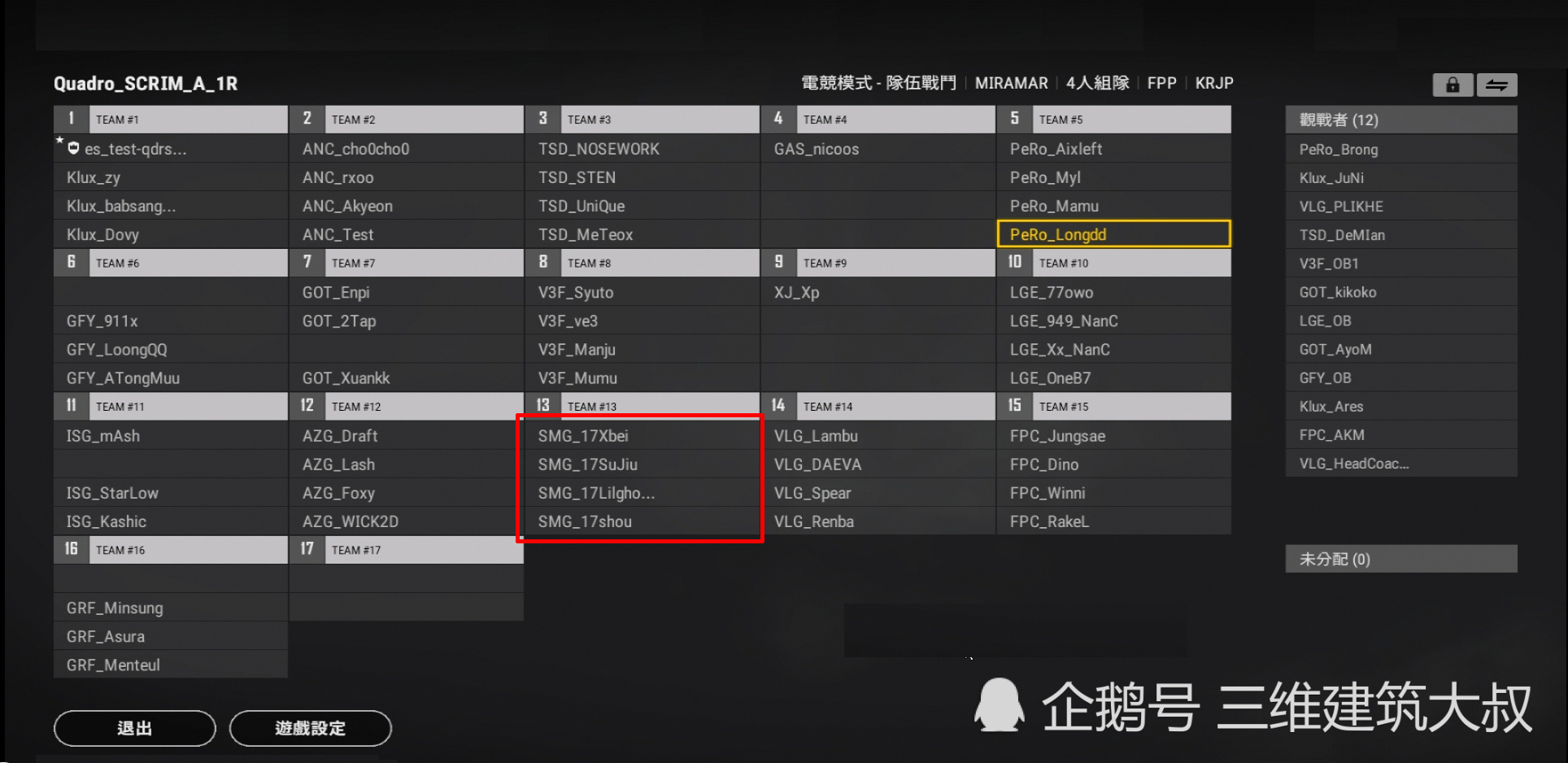
Task: Click the MIRAMAR map label
Action: pos(1012,83)
